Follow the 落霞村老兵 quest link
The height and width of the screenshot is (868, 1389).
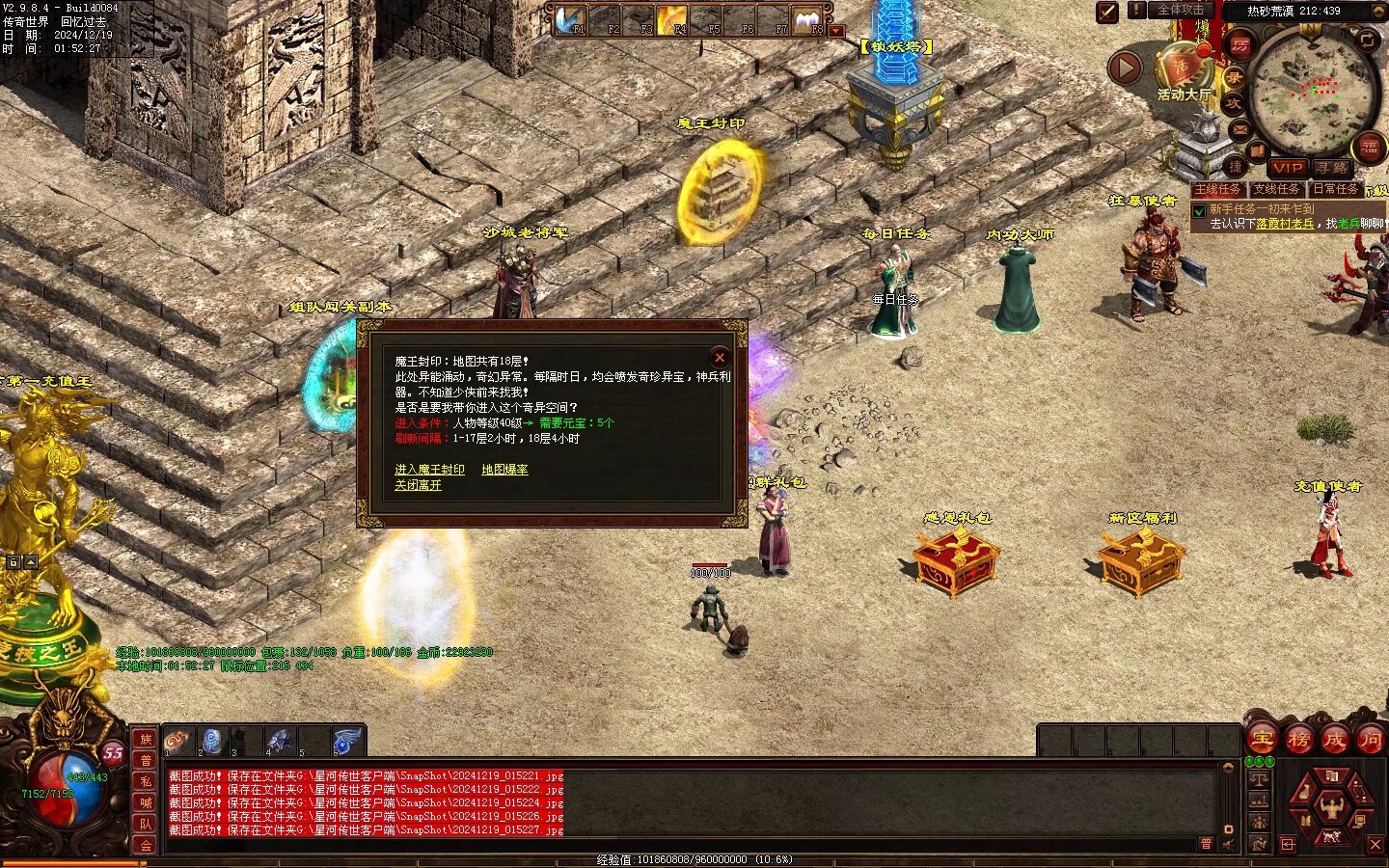1285,224
